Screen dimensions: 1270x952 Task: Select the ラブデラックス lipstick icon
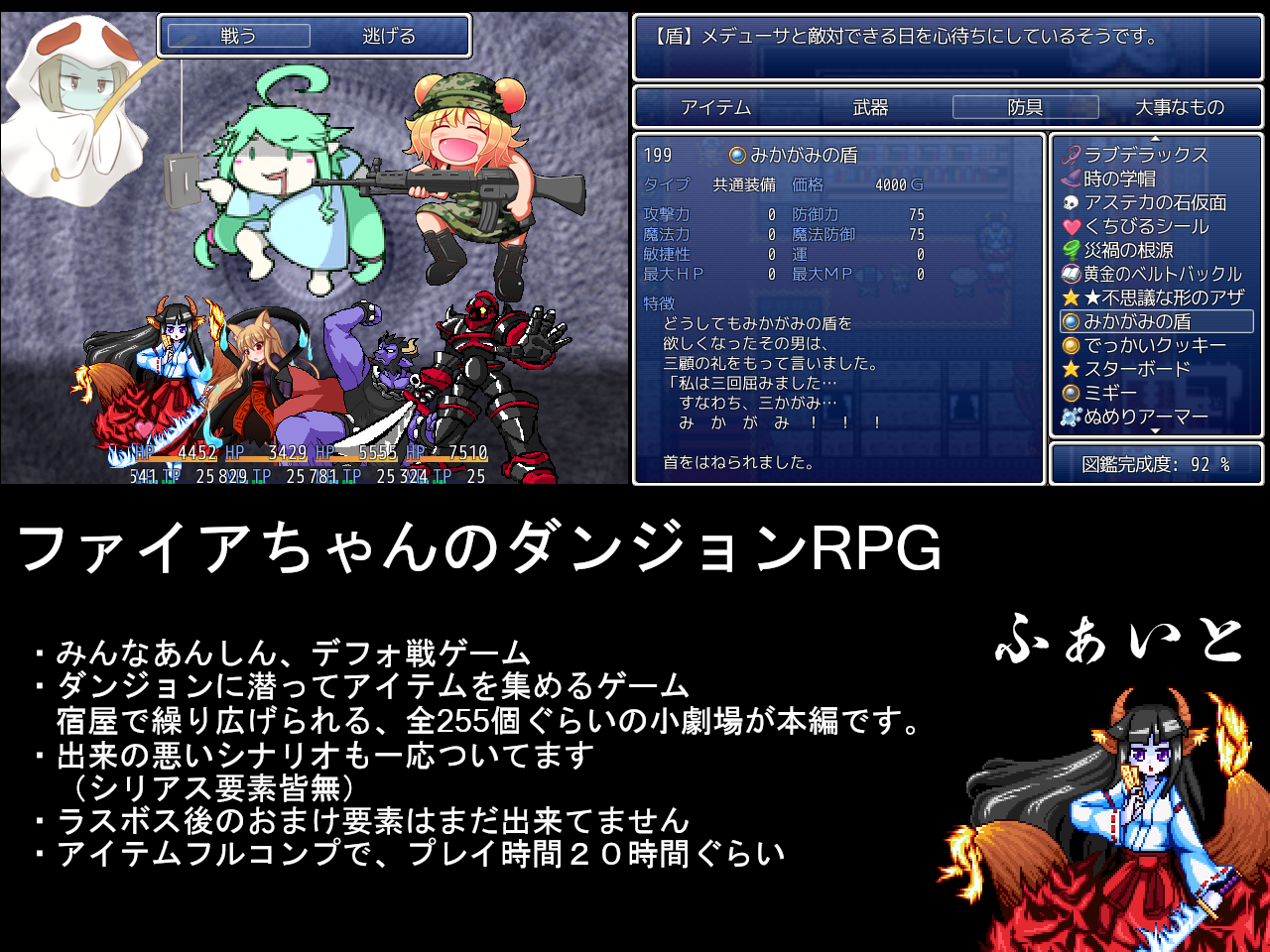point(1068,155)
